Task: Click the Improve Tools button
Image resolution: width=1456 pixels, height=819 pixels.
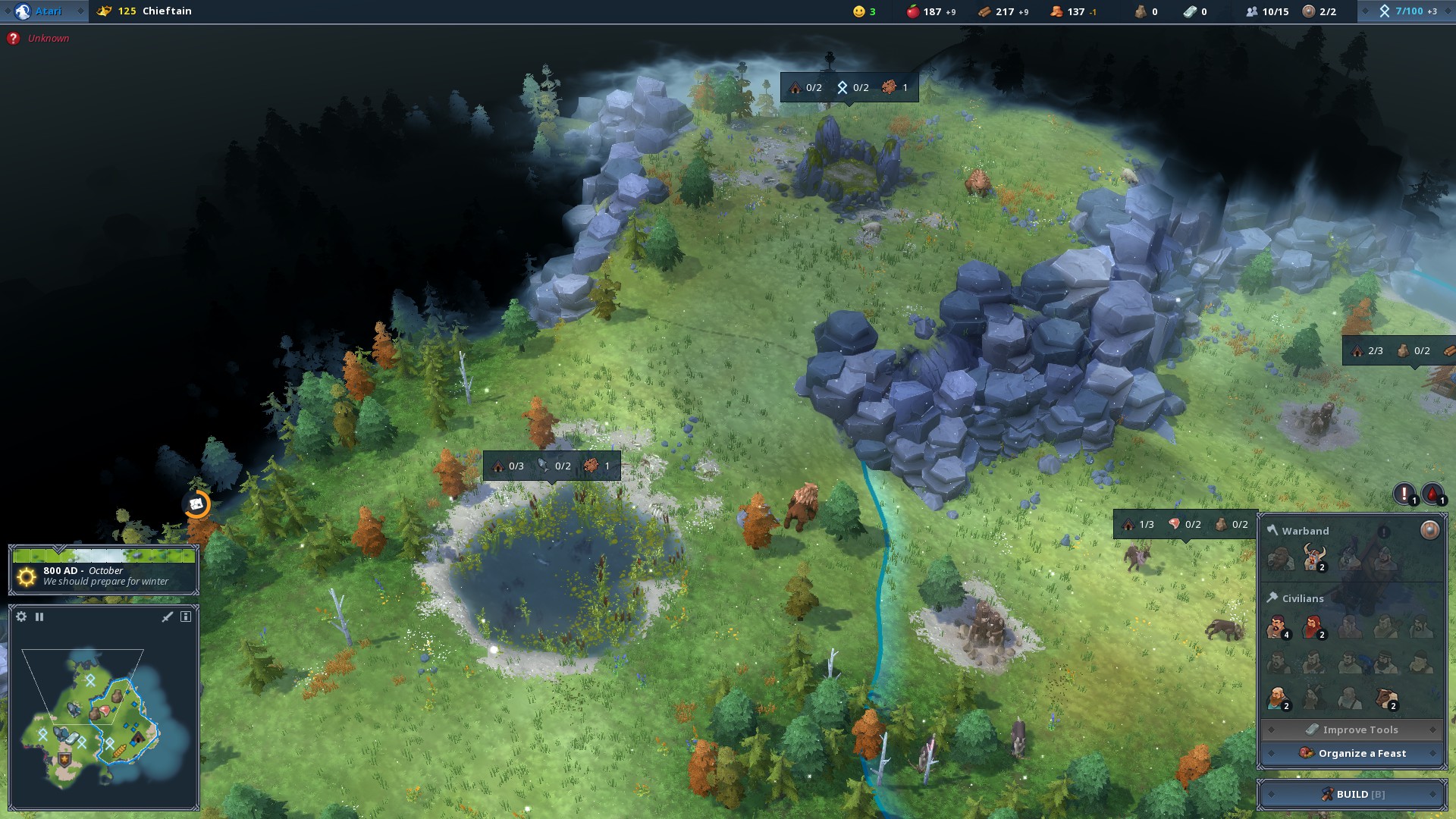Action: click(x=1352, y=730)
